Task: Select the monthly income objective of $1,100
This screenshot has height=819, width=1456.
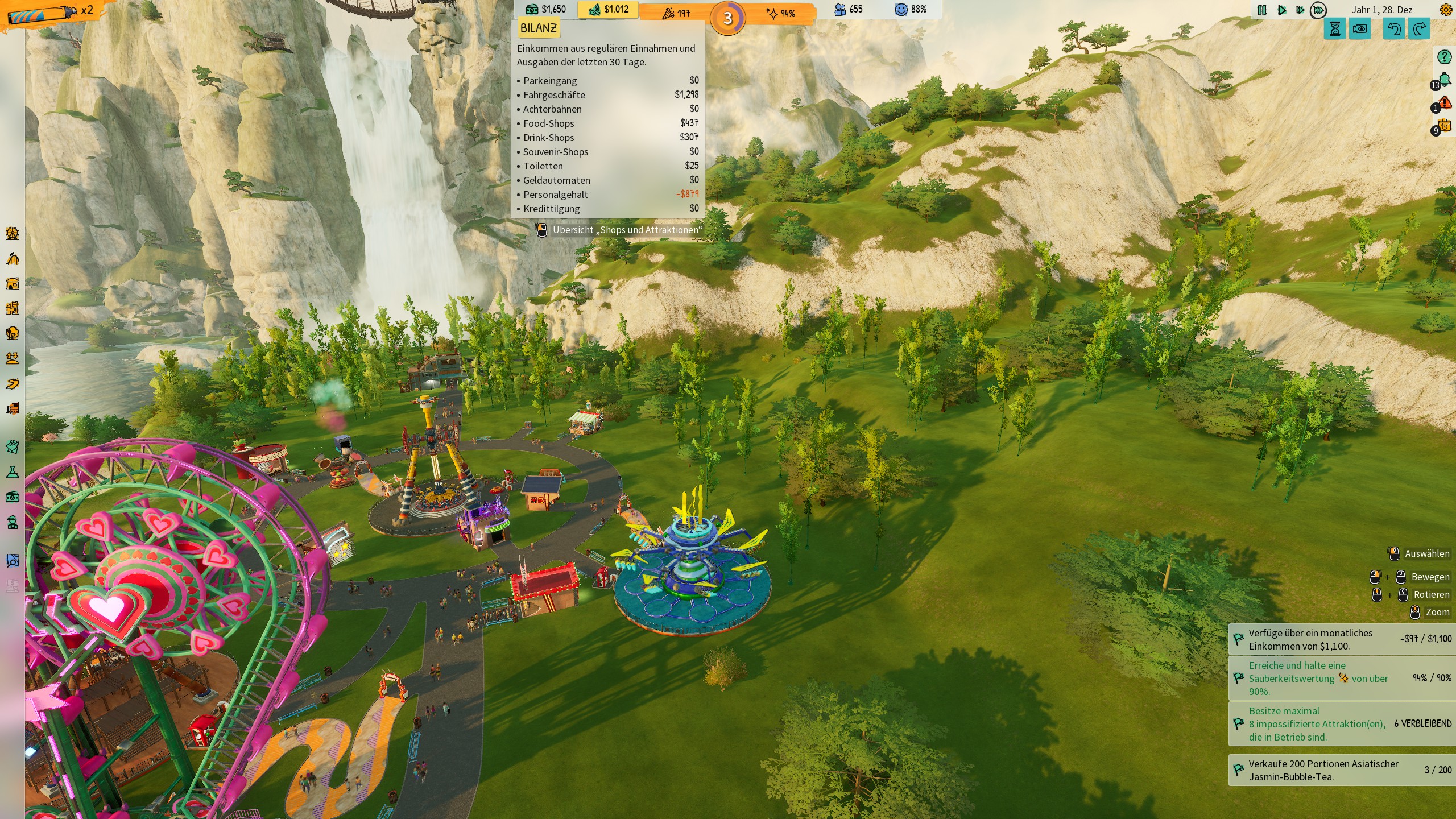Action: [x=1342, y=639]
